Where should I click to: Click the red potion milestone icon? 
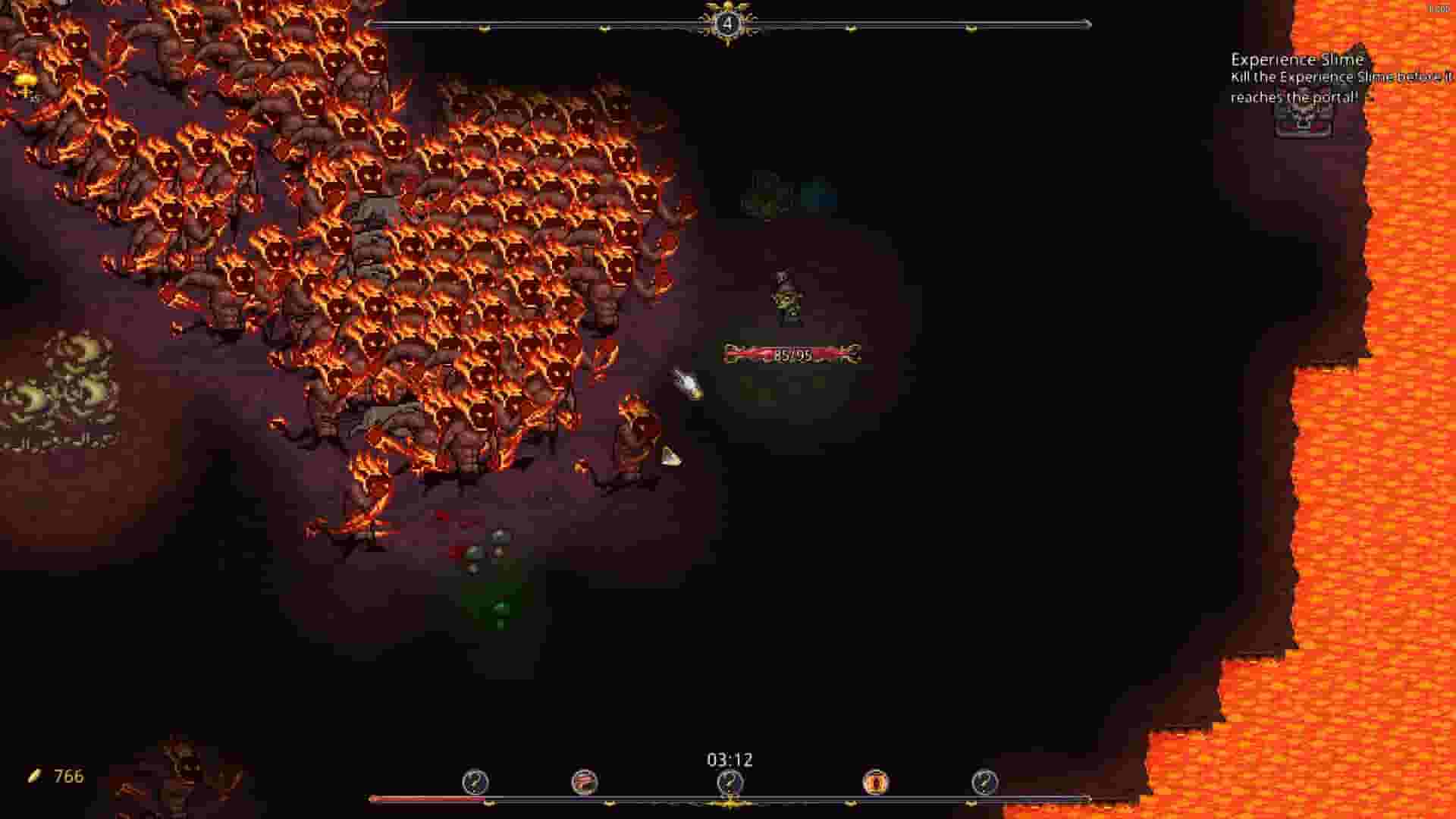(x=582, y=783)
